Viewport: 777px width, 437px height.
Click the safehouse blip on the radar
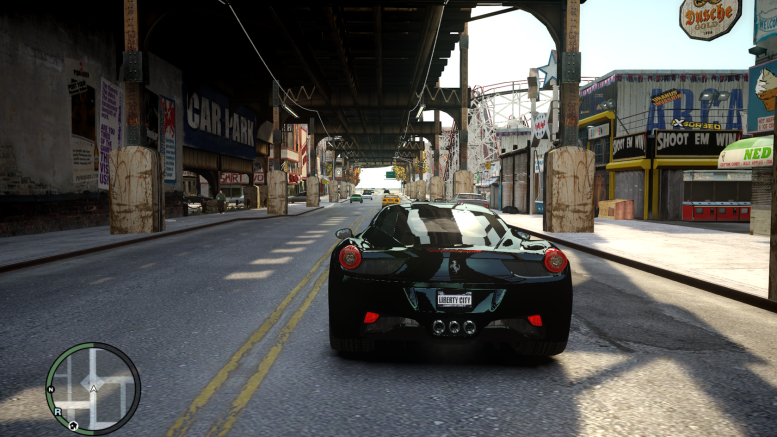73,425
